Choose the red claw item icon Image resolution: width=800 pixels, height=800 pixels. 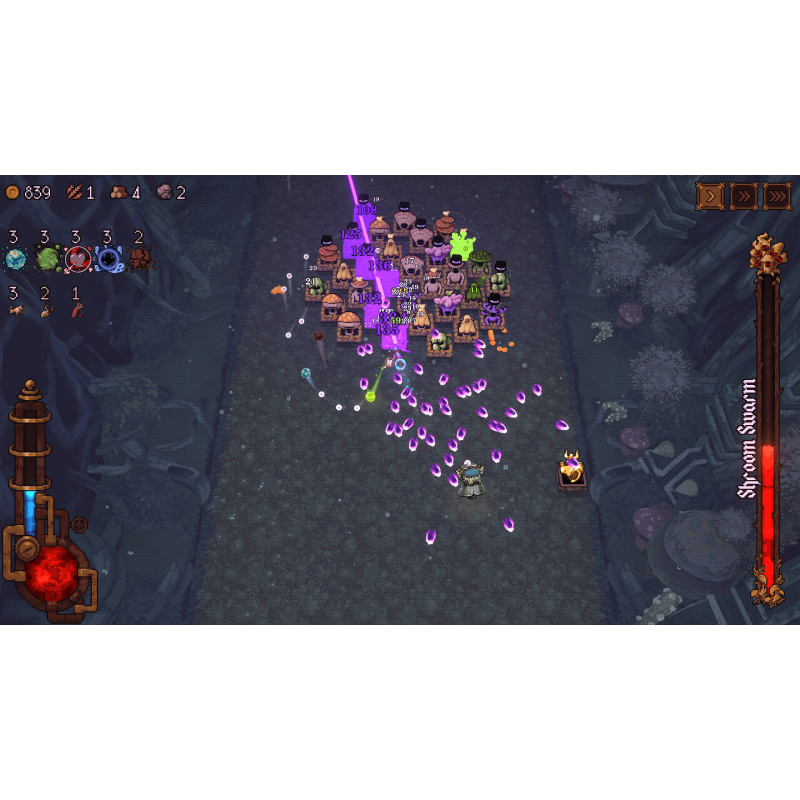(x=77, y=311)
